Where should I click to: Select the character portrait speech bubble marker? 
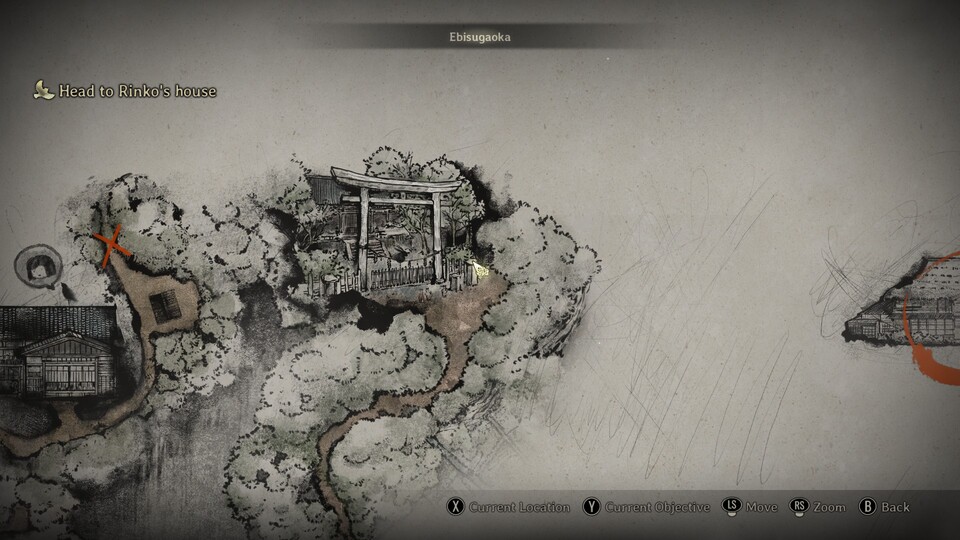pos(40,266)
